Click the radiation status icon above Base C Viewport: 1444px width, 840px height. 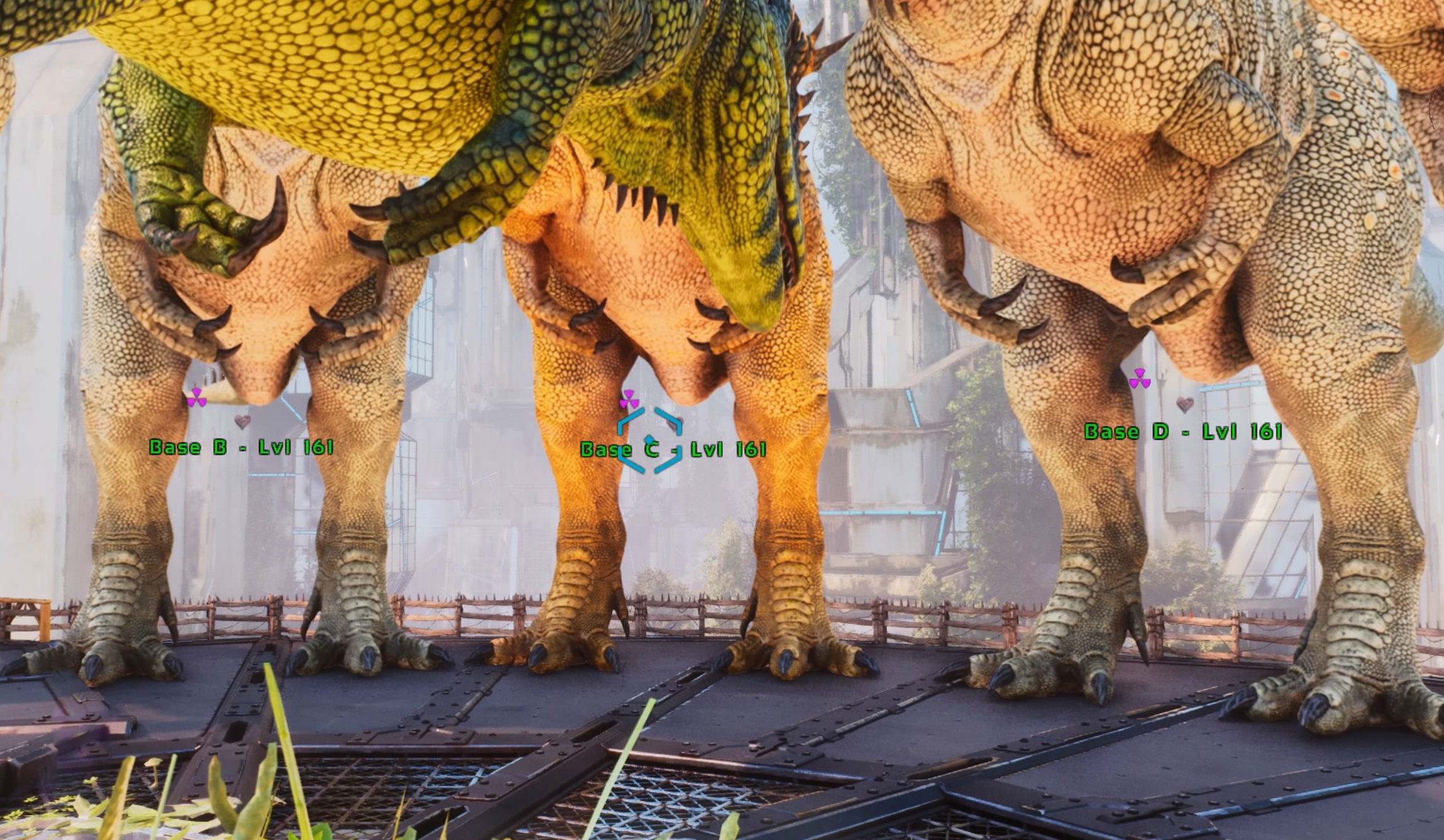(x=629, y=399)
